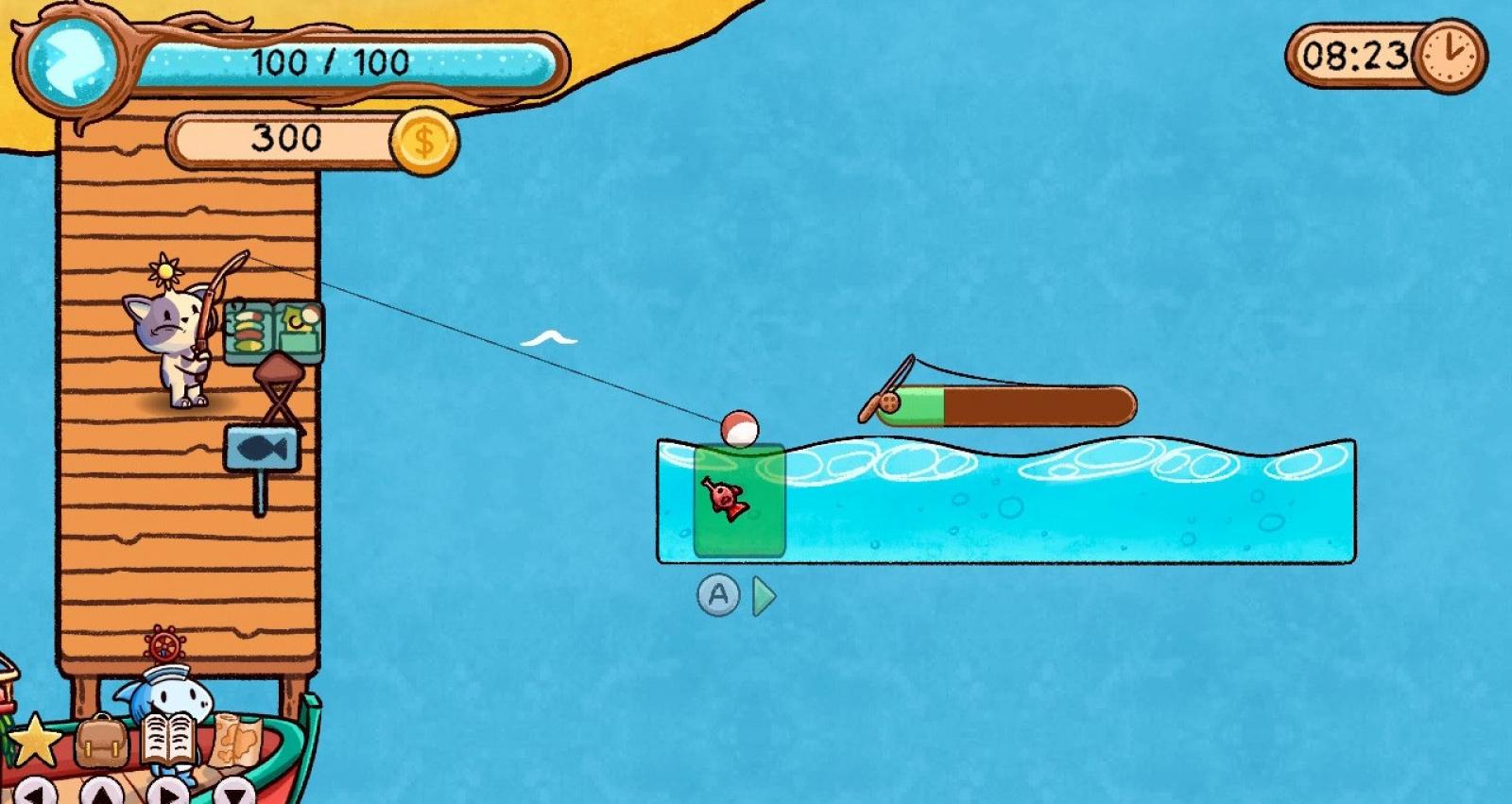Open the journal book icon
The image size is (1512, 804).
[x=170, y=739]
